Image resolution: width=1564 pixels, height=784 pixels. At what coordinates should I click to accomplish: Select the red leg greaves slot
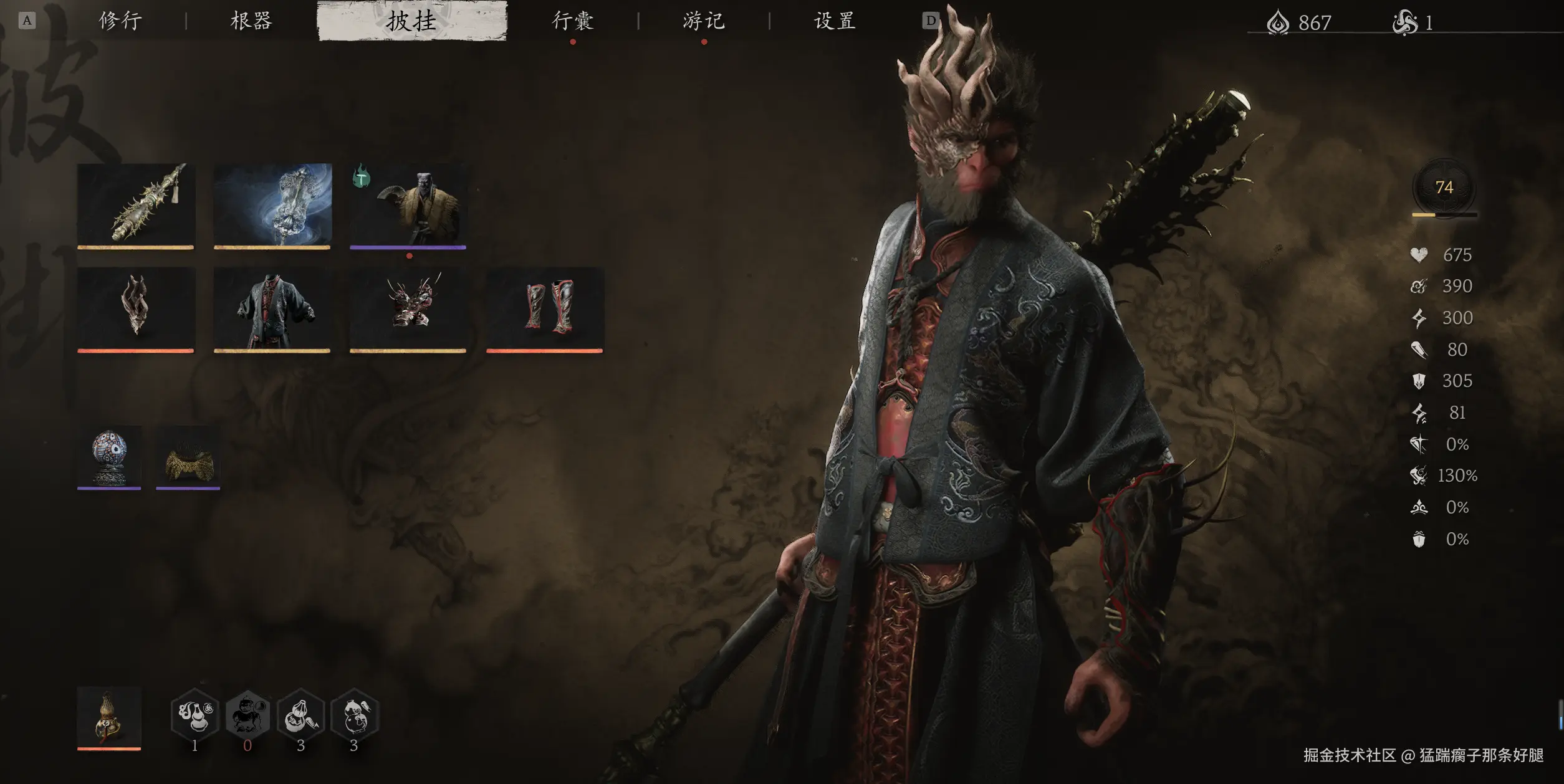coord(544,308)
